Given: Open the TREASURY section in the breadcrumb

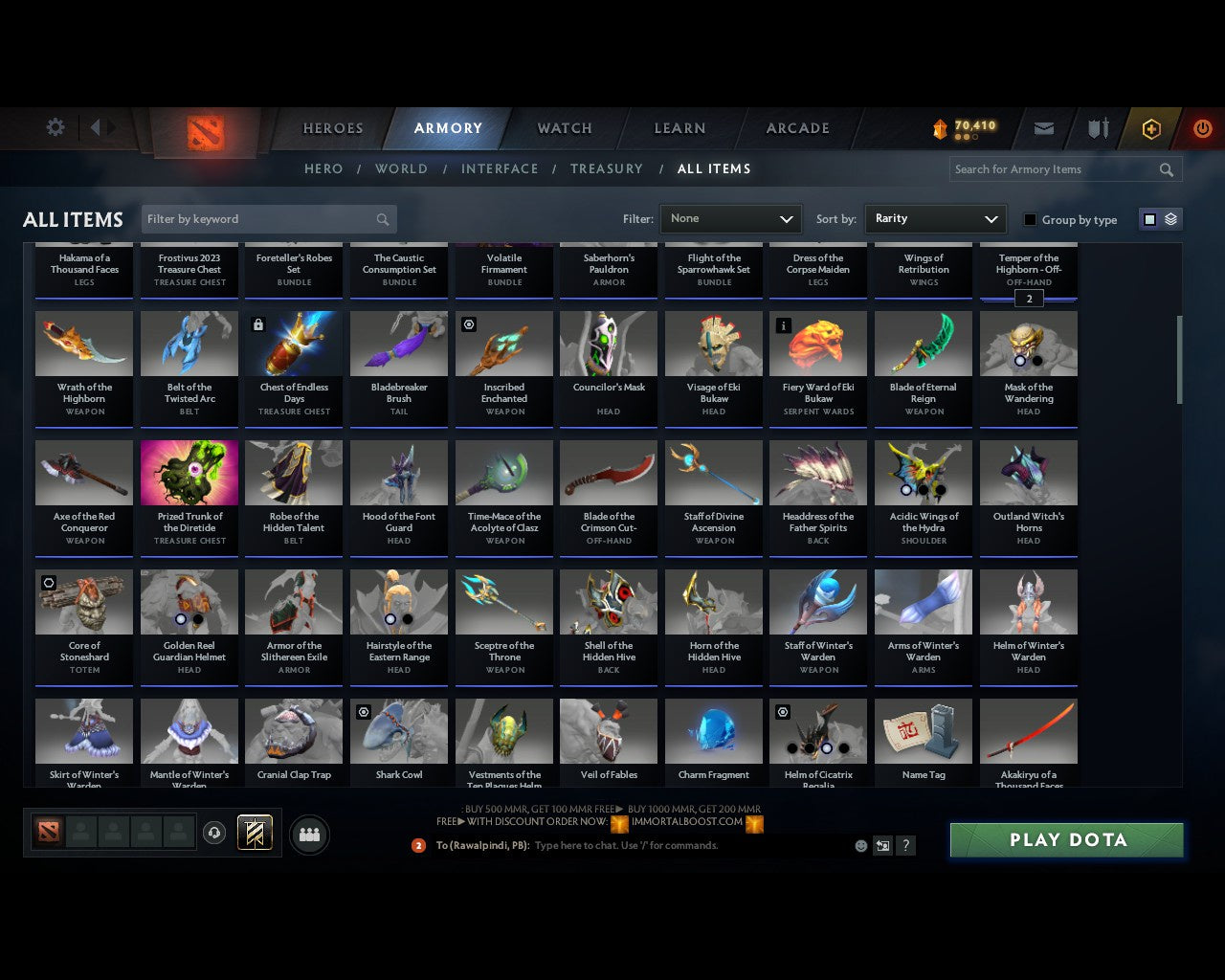Looking at the screenshot, I should point(607,168).
